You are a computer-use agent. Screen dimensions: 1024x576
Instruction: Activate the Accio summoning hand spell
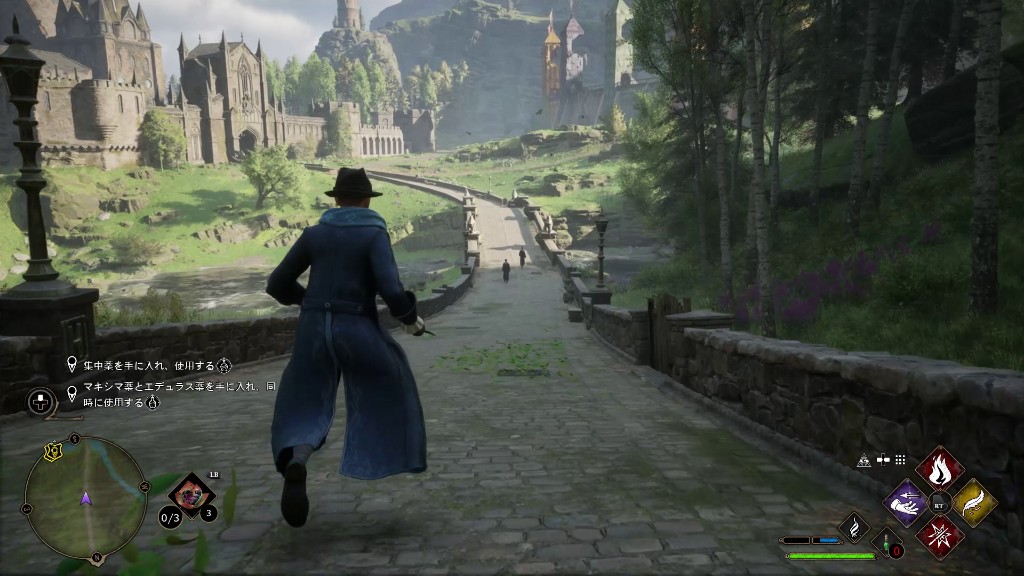[x=907, y=502]
